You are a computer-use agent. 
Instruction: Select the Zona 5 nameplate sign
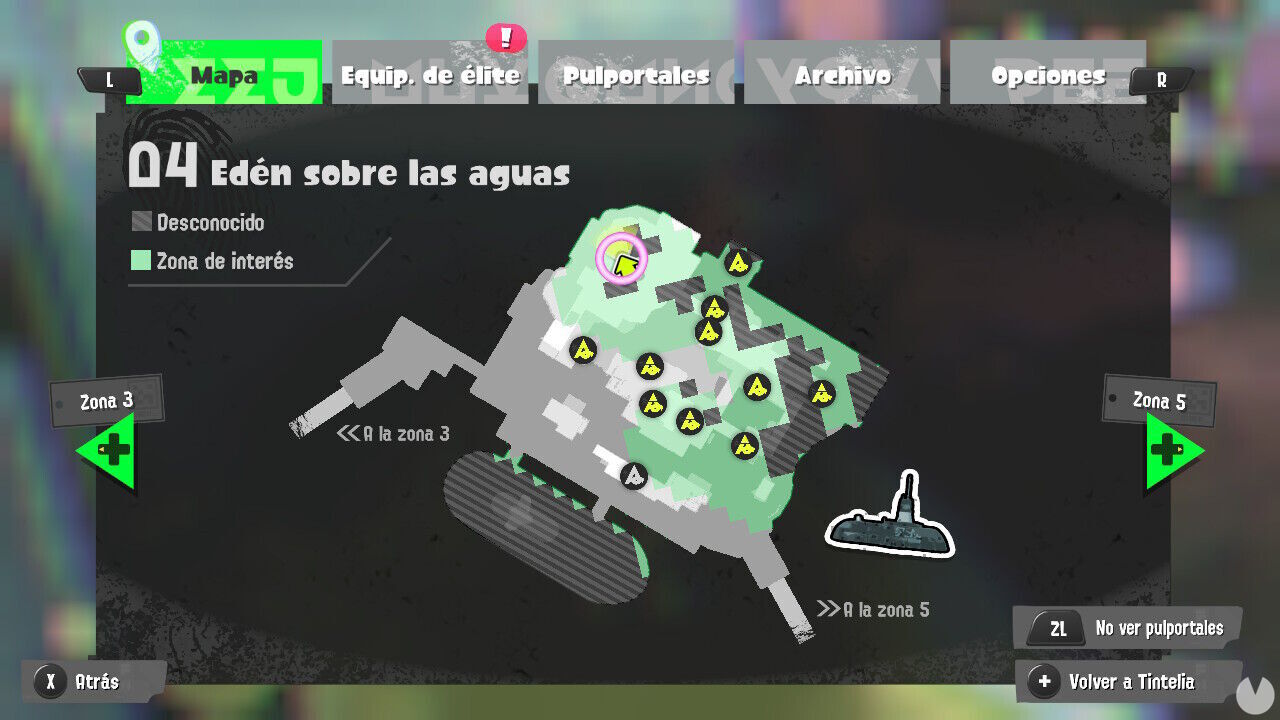(x=1158, y=401)
